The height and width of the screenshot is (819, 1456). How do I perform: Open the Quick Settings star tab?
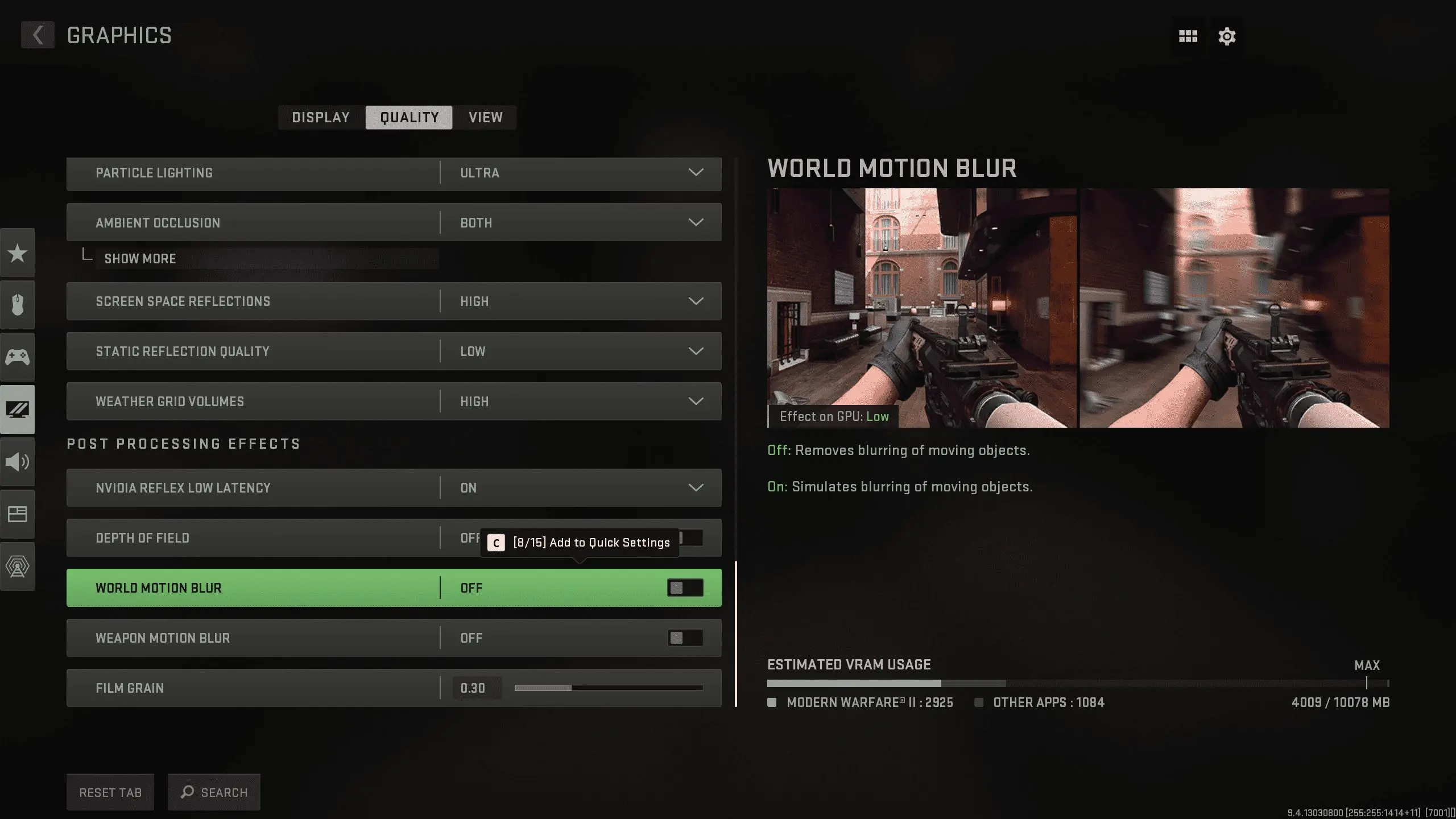pyautogui.click(x=18, y=253)
